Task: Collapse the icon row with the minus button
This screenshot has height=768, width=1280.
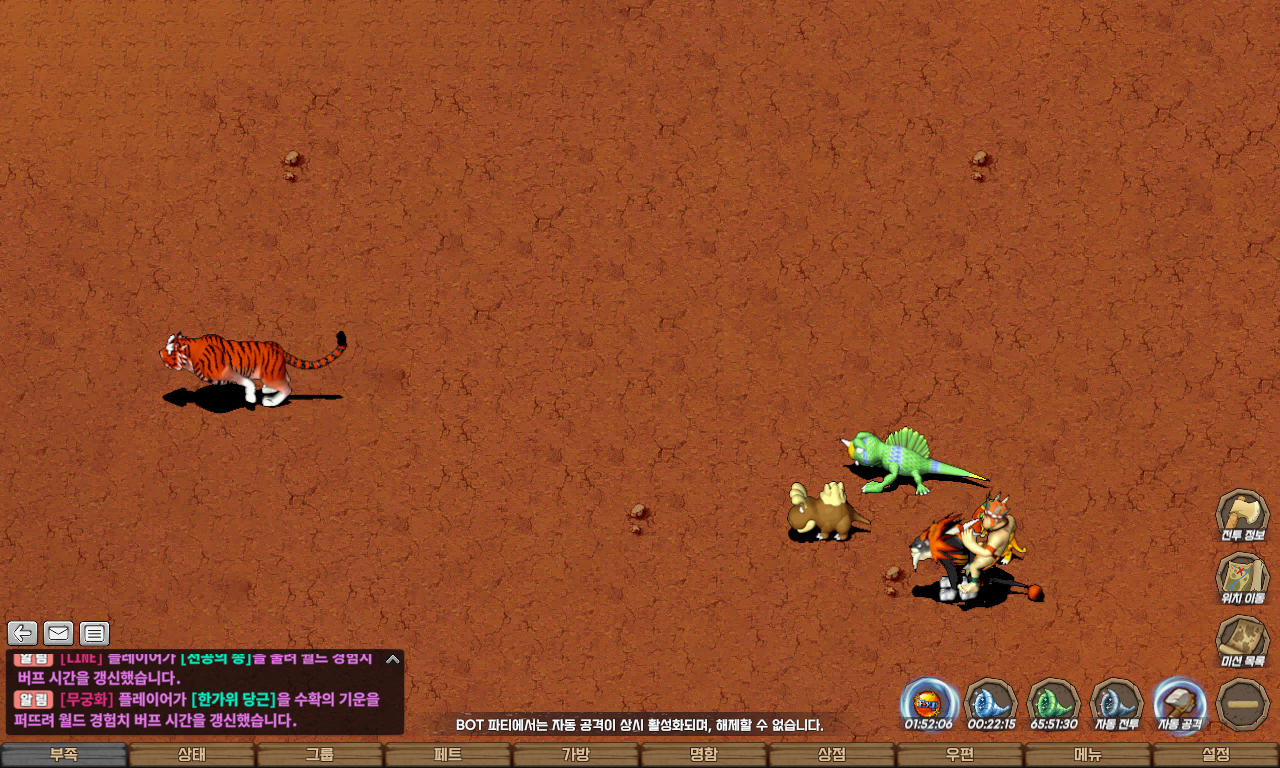Action: tap(1242, 704)
